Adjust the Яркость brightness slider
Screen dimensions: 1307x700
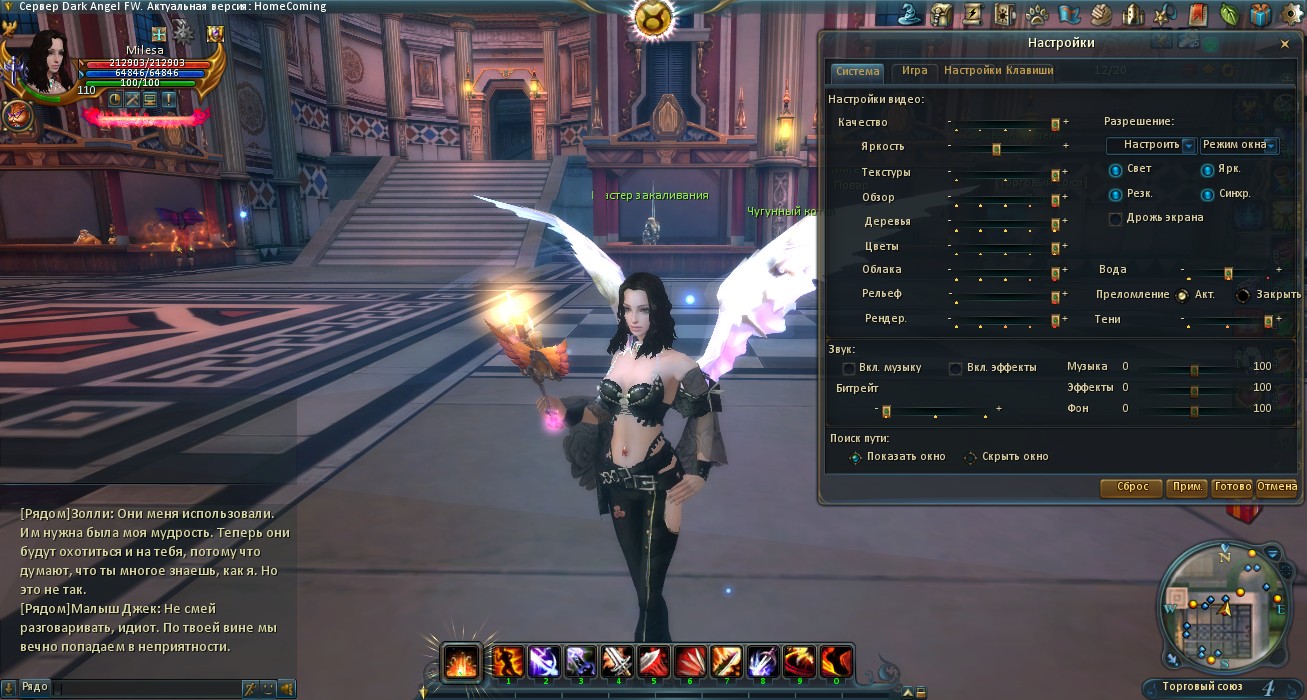(996, 148)
